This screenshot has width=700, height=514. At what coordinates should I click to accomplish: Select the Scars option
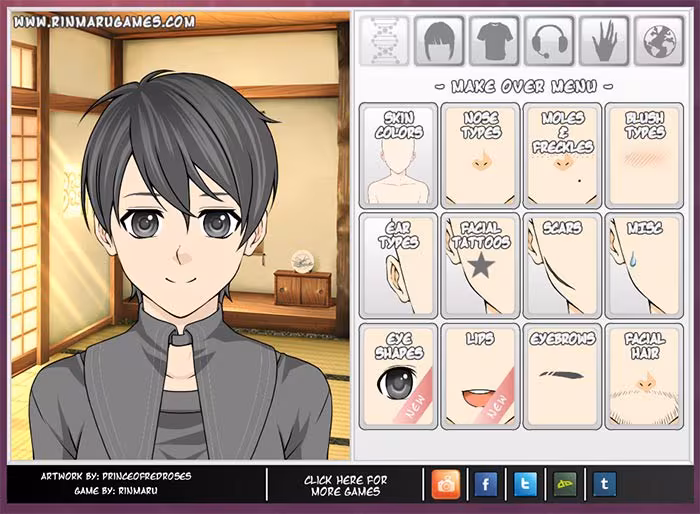[x=562, y=265]
